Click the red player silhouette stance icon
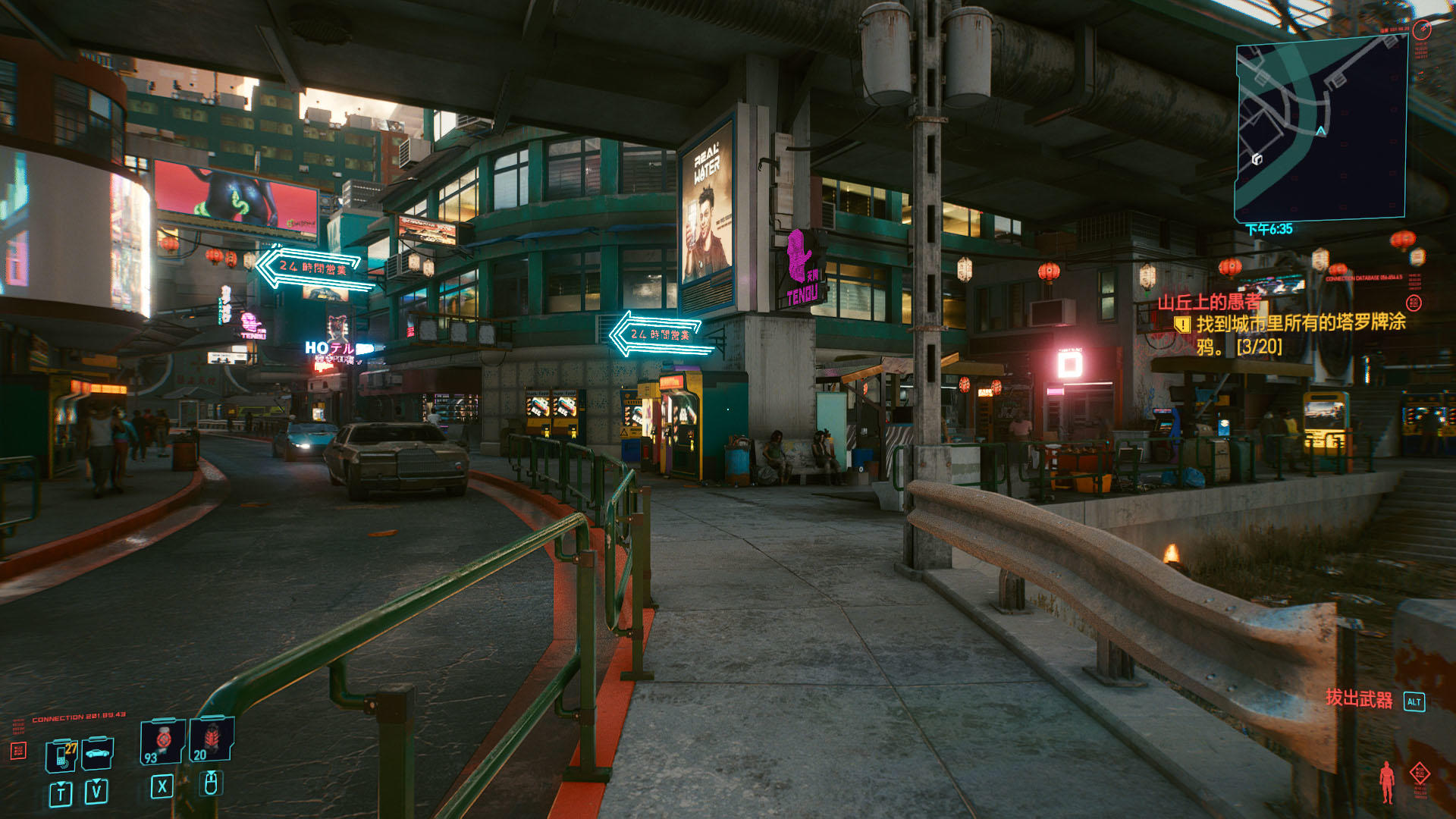Screen dimensions: 1456x819 [1387, 781]
